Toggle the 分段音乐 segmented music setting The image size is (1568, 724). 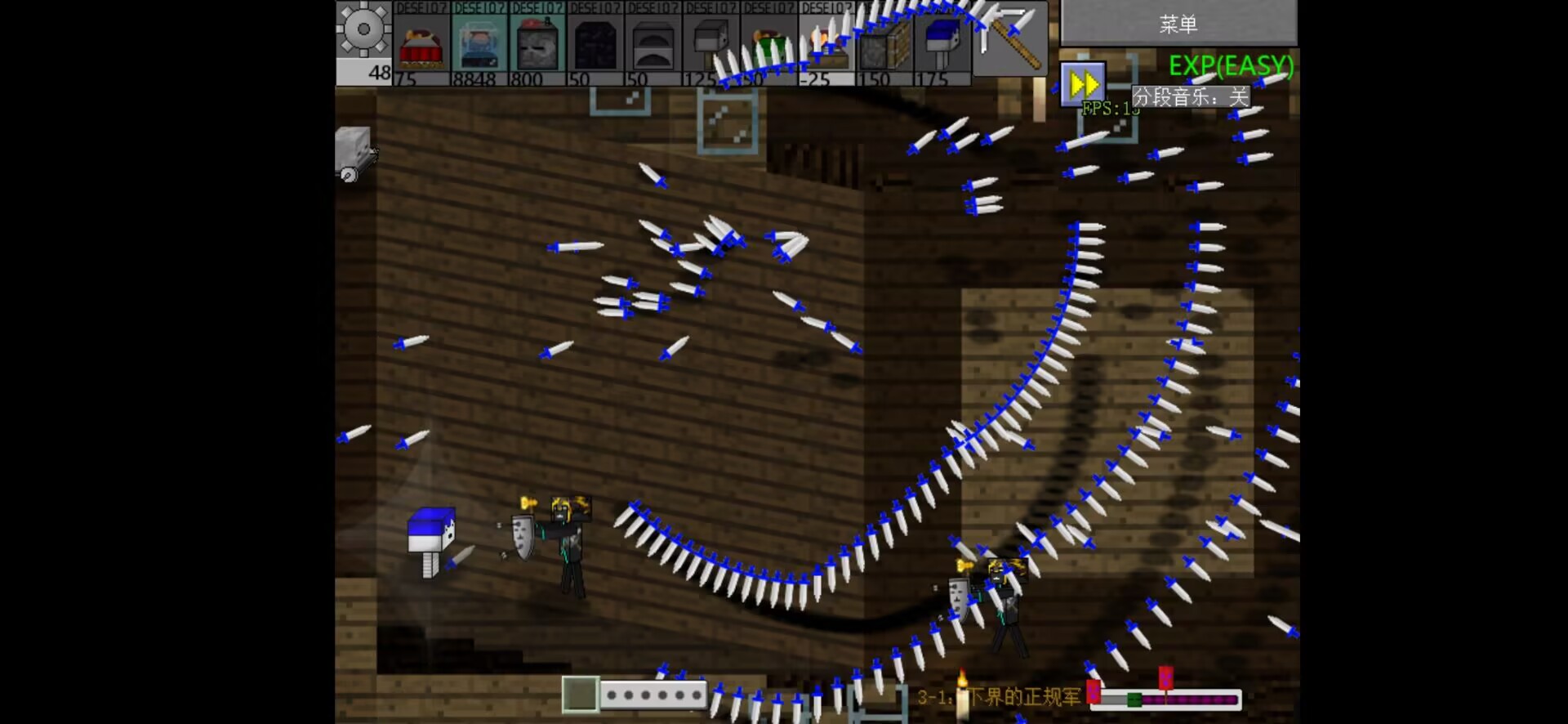pyautogui.click(x=1190, y=97)
